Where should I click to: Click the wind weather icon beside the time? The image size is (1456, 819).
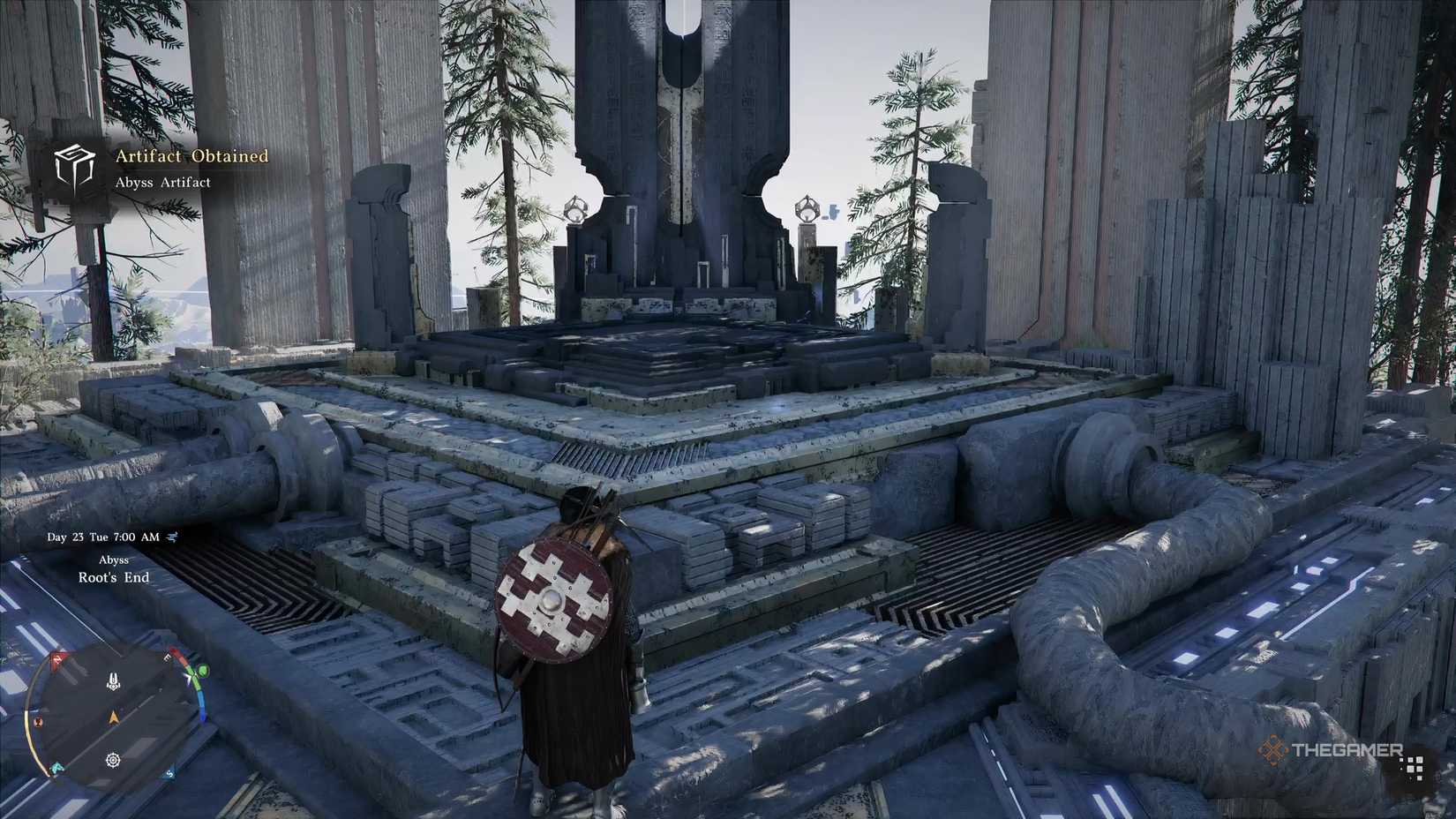tap(173, 537)
